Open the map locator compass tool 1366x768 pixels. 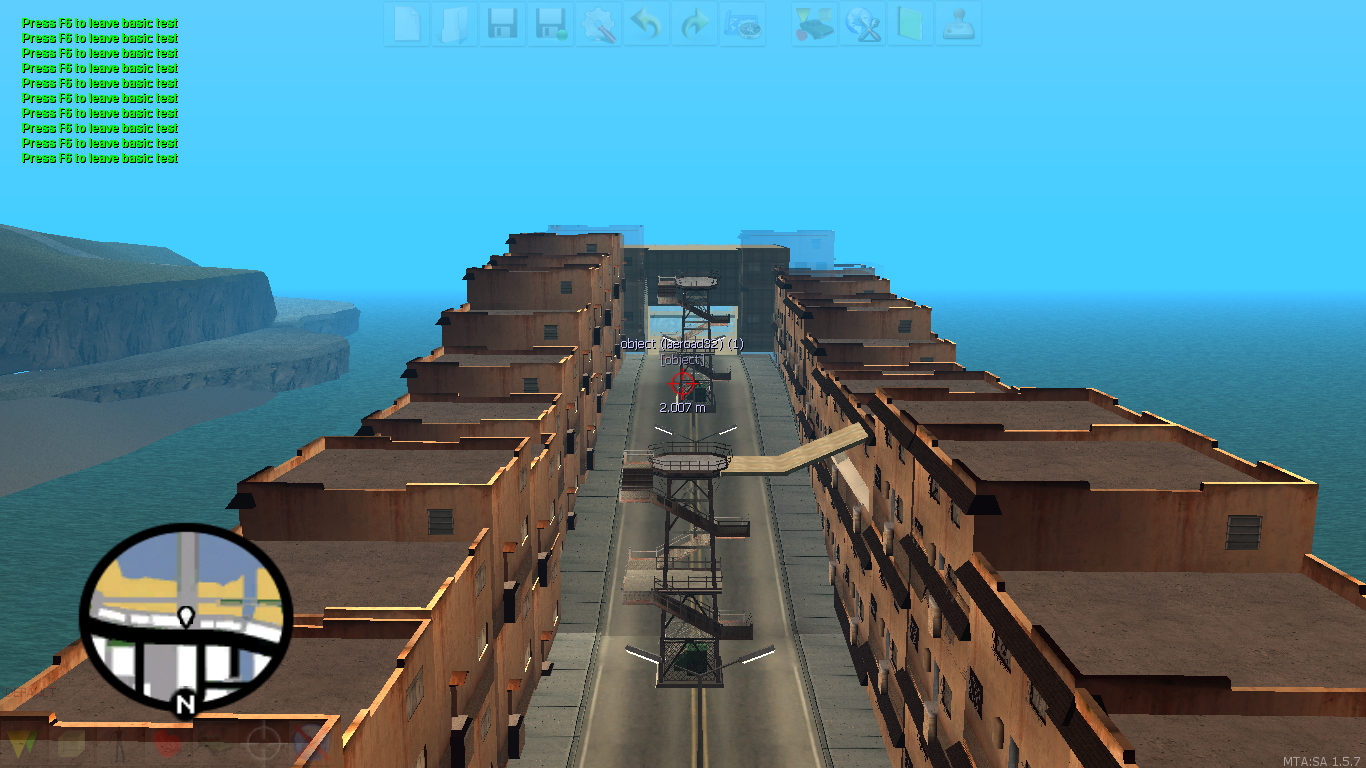744,25
